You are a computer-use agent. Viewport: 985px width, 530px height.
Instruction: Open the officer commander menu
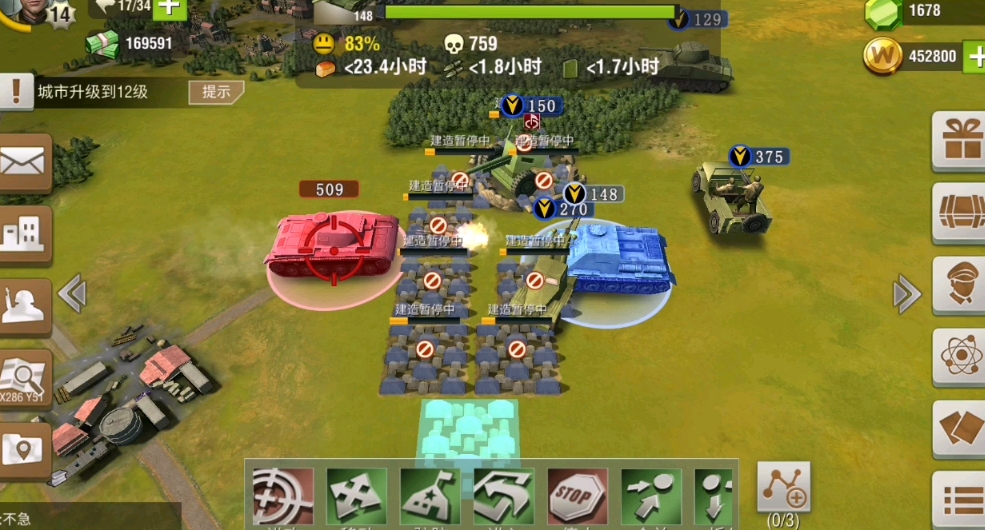pyautogui.click(x=959, y=284)
